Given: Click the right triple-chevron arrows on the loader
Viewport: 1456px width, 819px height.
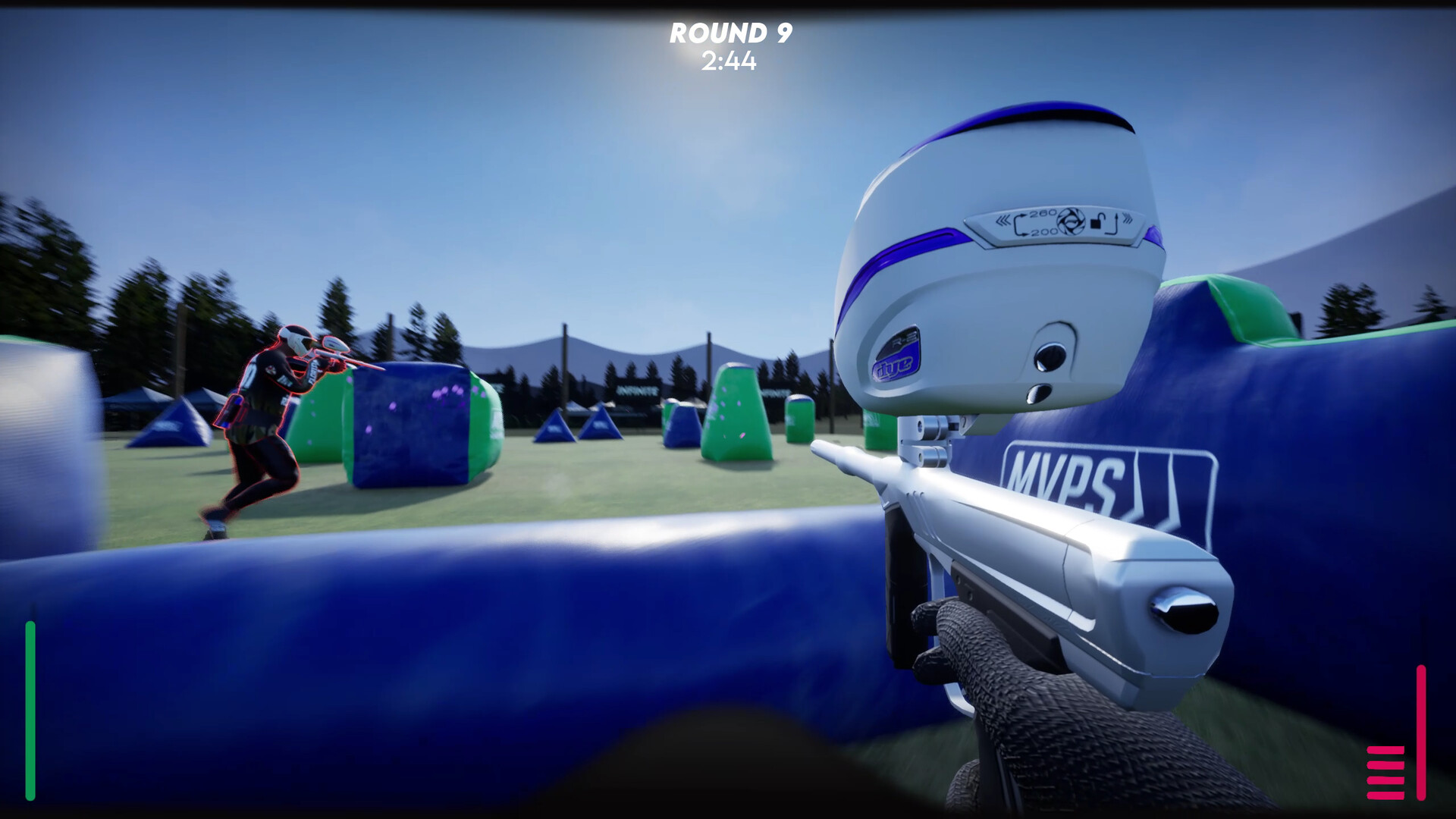Looking at the screenshot, I should [1128, 219].
